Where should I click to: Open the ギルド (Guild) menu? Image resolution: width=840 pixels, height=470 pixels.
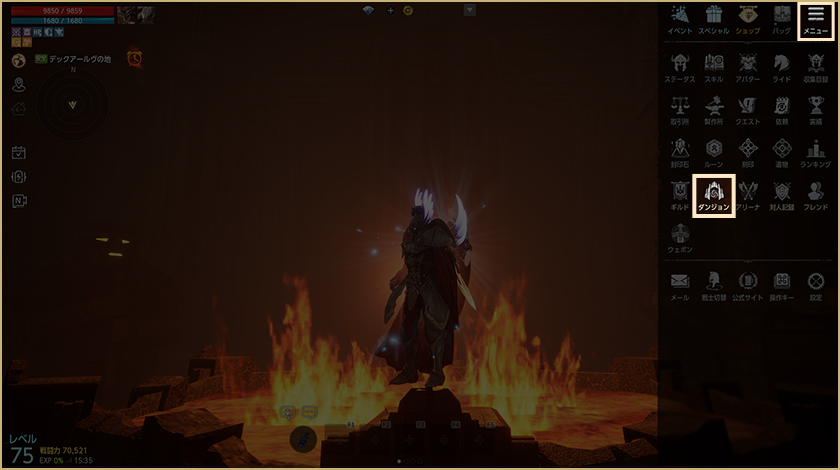pyautogui.click(x=680, y=194)
